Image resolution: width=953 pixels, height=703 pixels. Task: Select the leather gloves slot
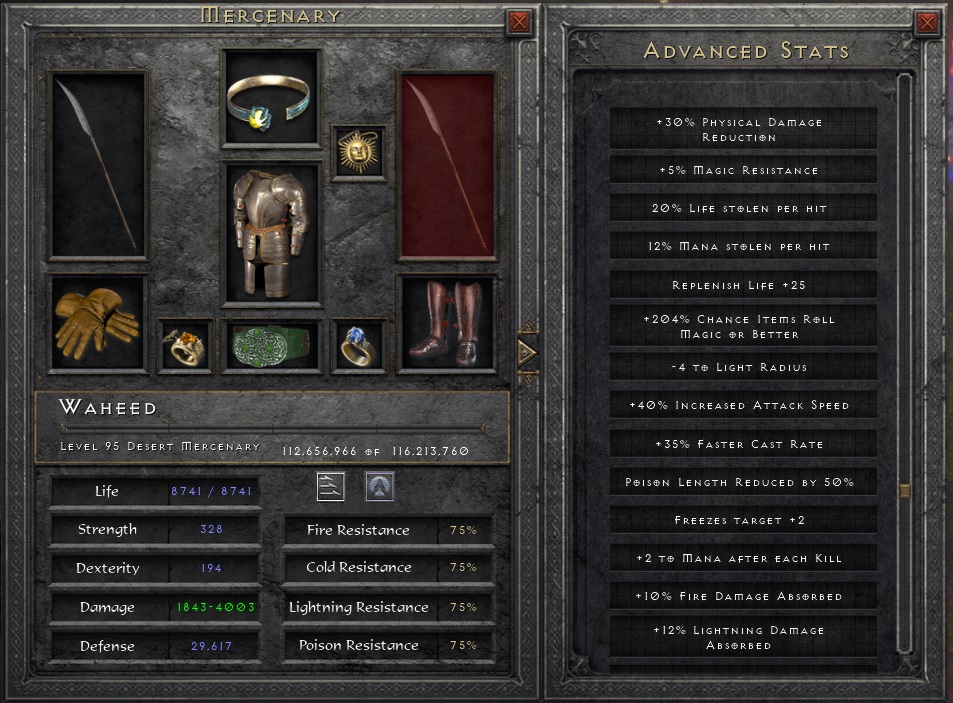pos(97,321)
